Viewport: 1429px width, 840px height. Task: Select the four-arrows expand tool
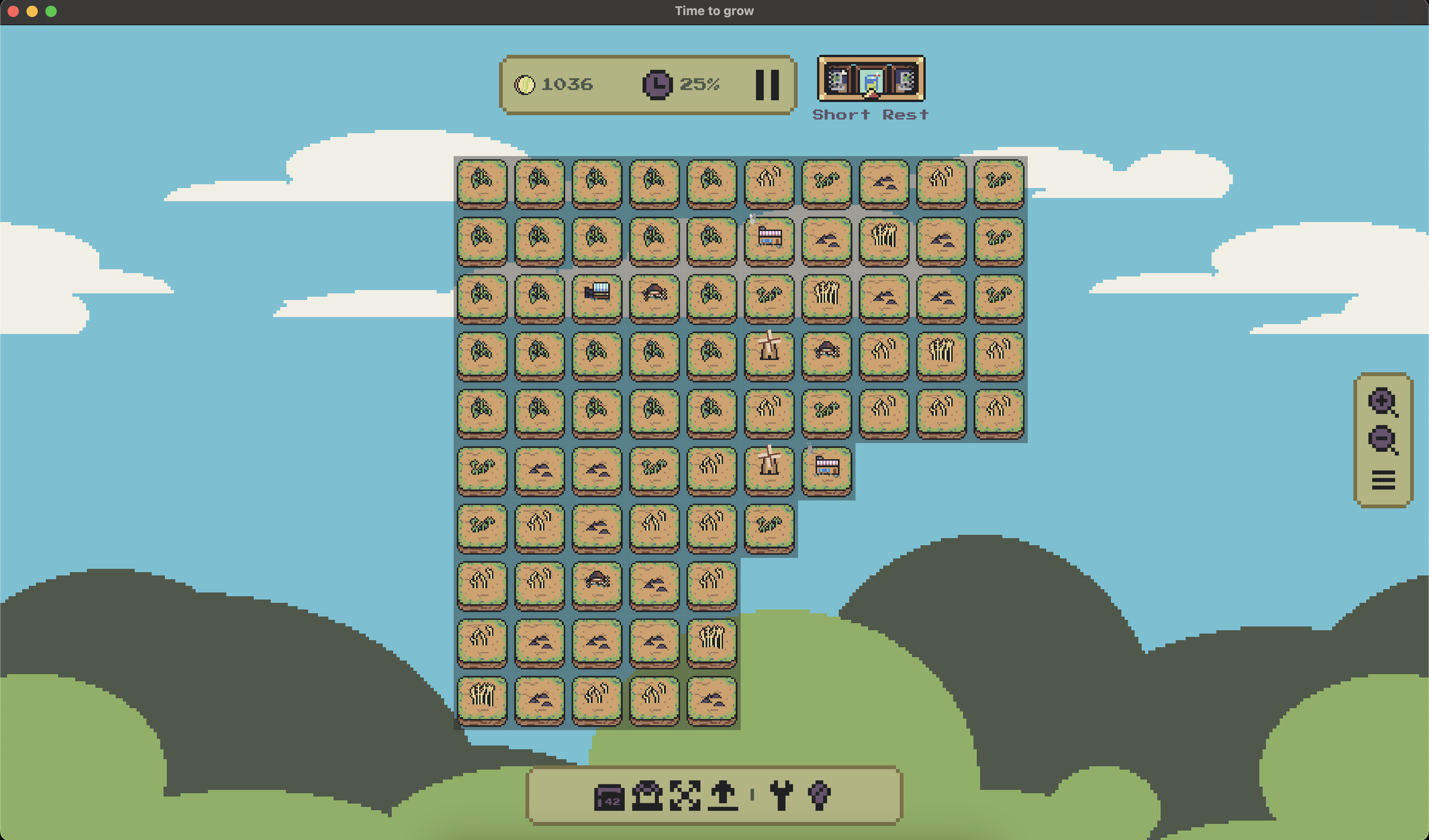click(685, 795)
